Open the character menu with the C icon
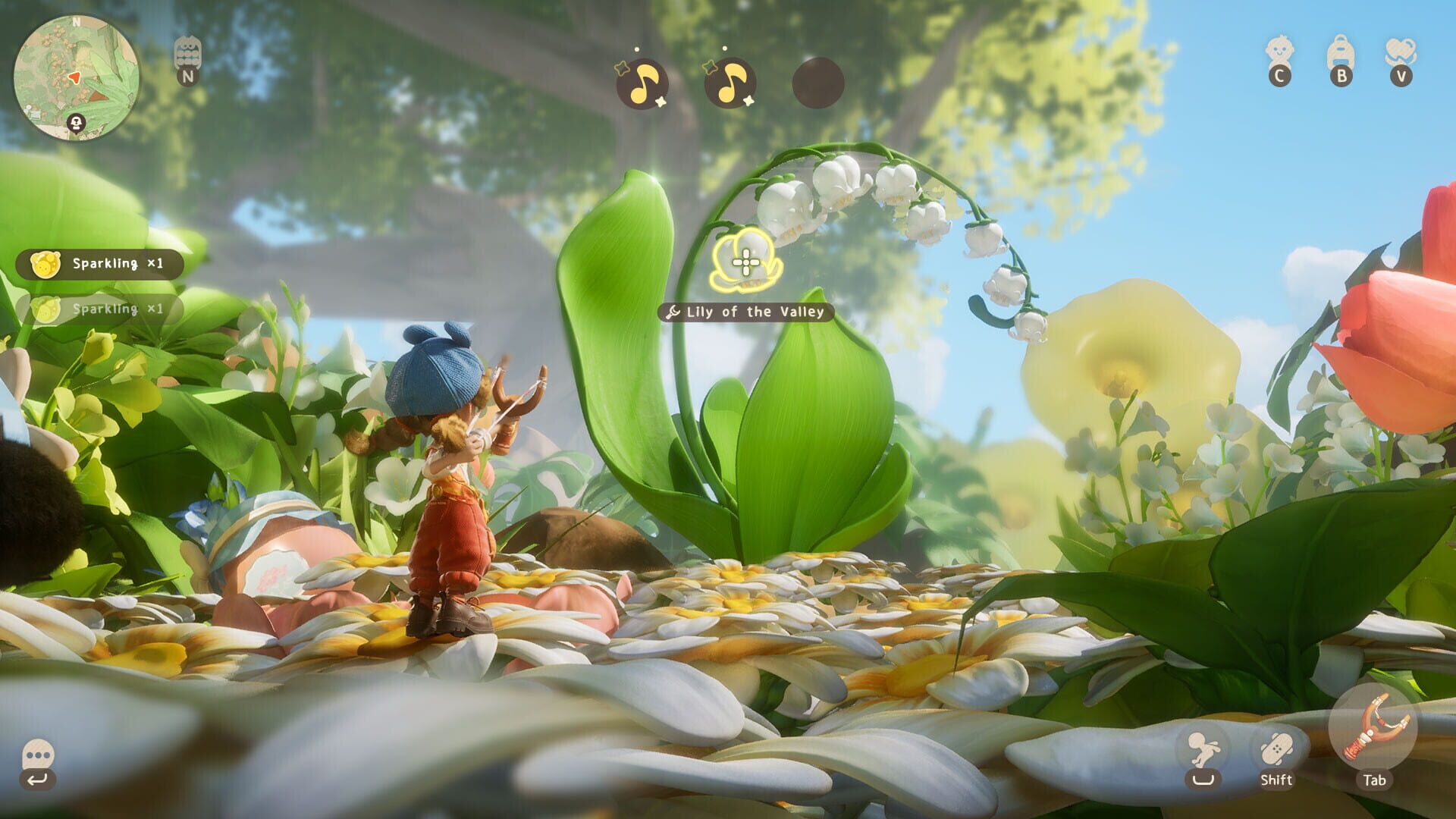Image resolution: width=1456 pixels, height=819 pixels. click(x=1280, y=57)
